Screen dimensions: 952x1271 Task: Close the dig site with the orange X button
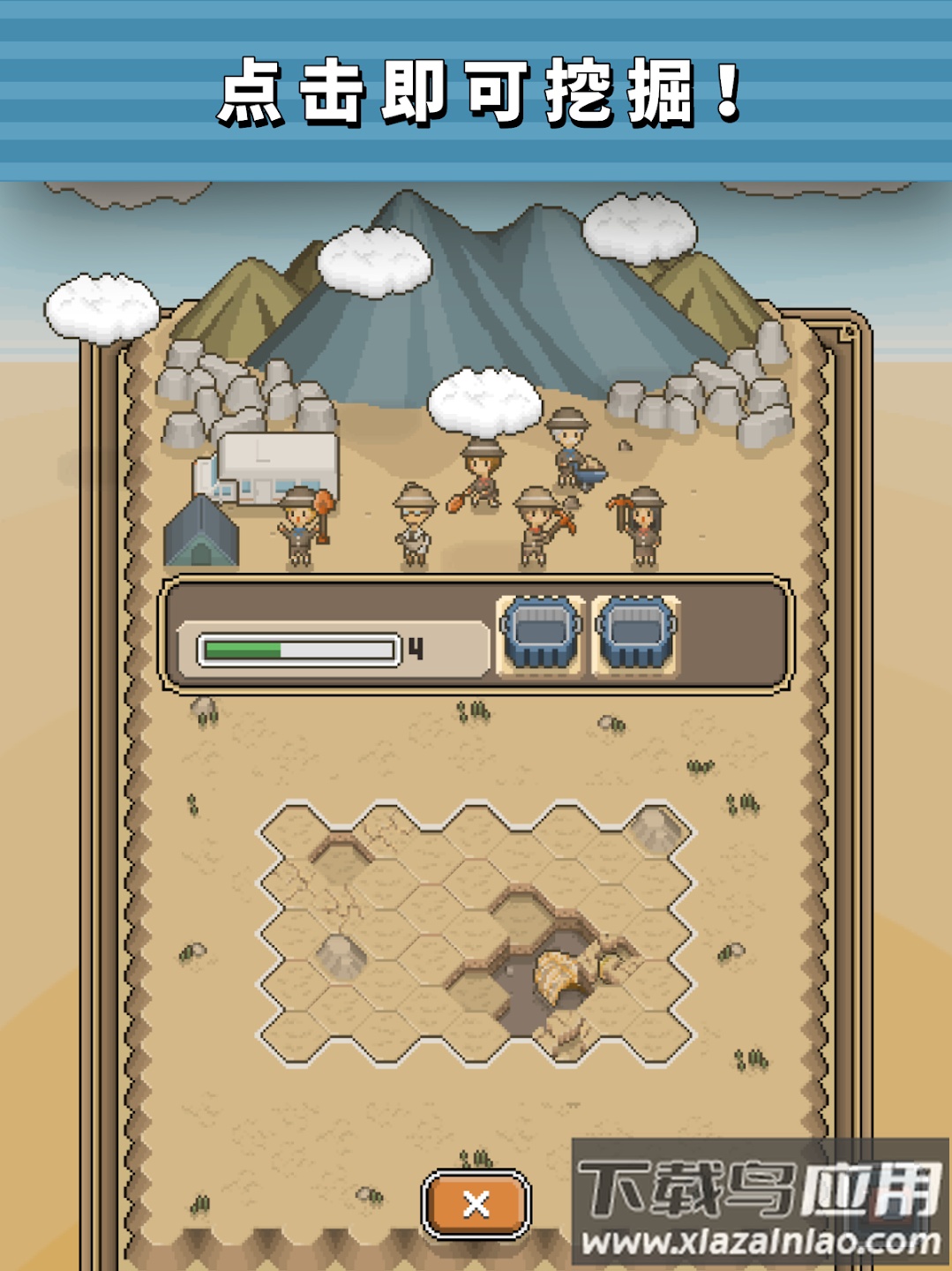tap(476, 1204)
